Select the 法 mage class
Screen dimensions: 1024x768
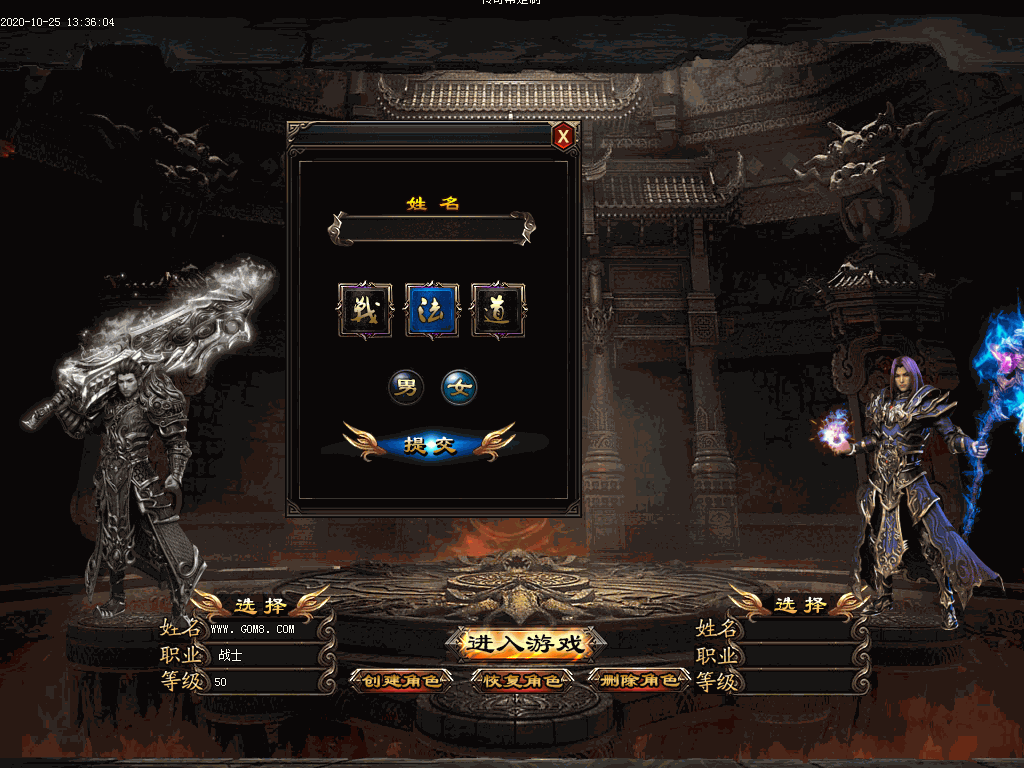pos(432,310)
